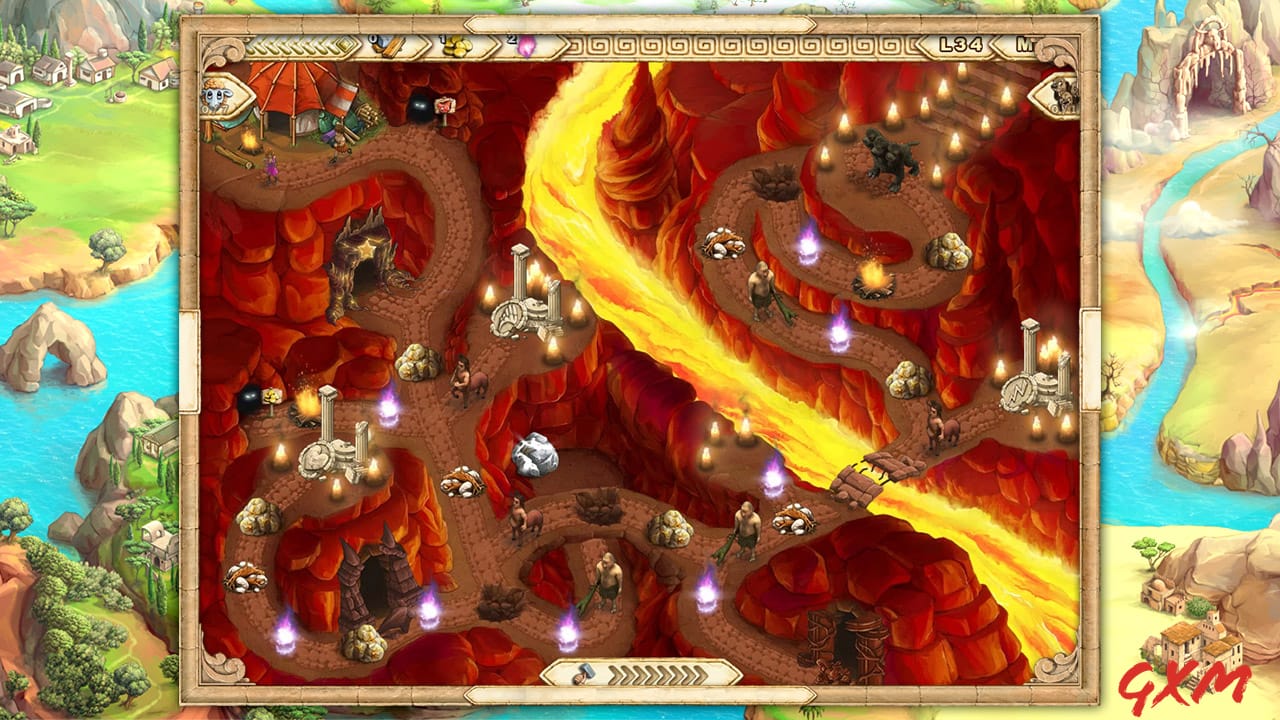Click the L34 level indicator
Screen dimensions: 1280x720
[x=961, y=44]
